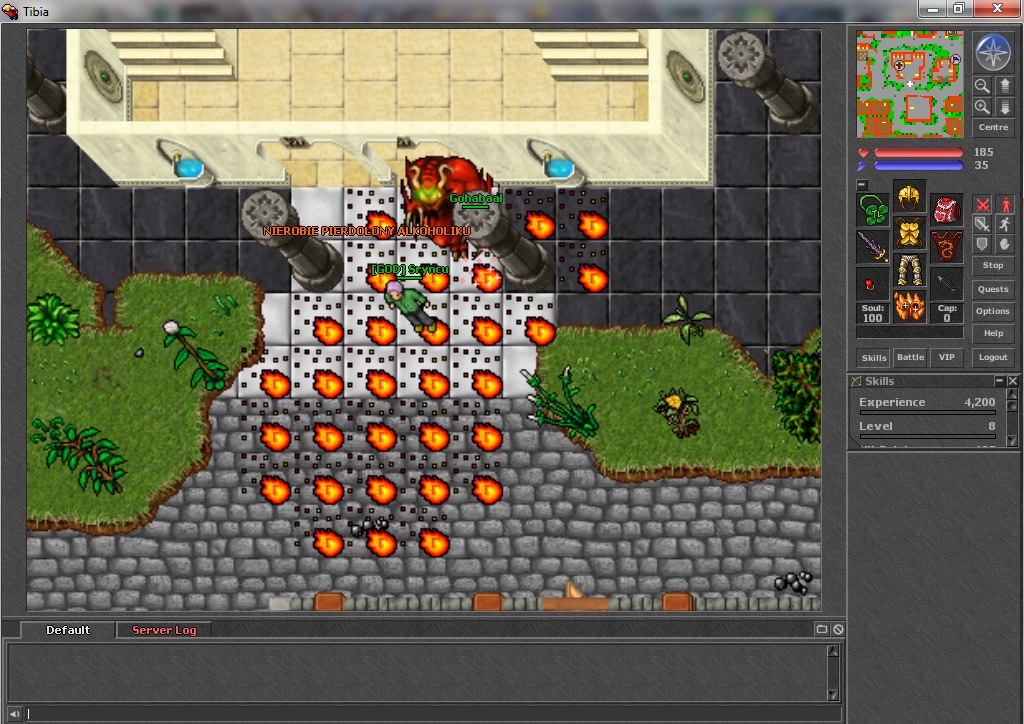Open the red backpack slot
Image resolution: width=1024 pixels, height=724 pixels.
pyautogui.click(x=947, y=210)
